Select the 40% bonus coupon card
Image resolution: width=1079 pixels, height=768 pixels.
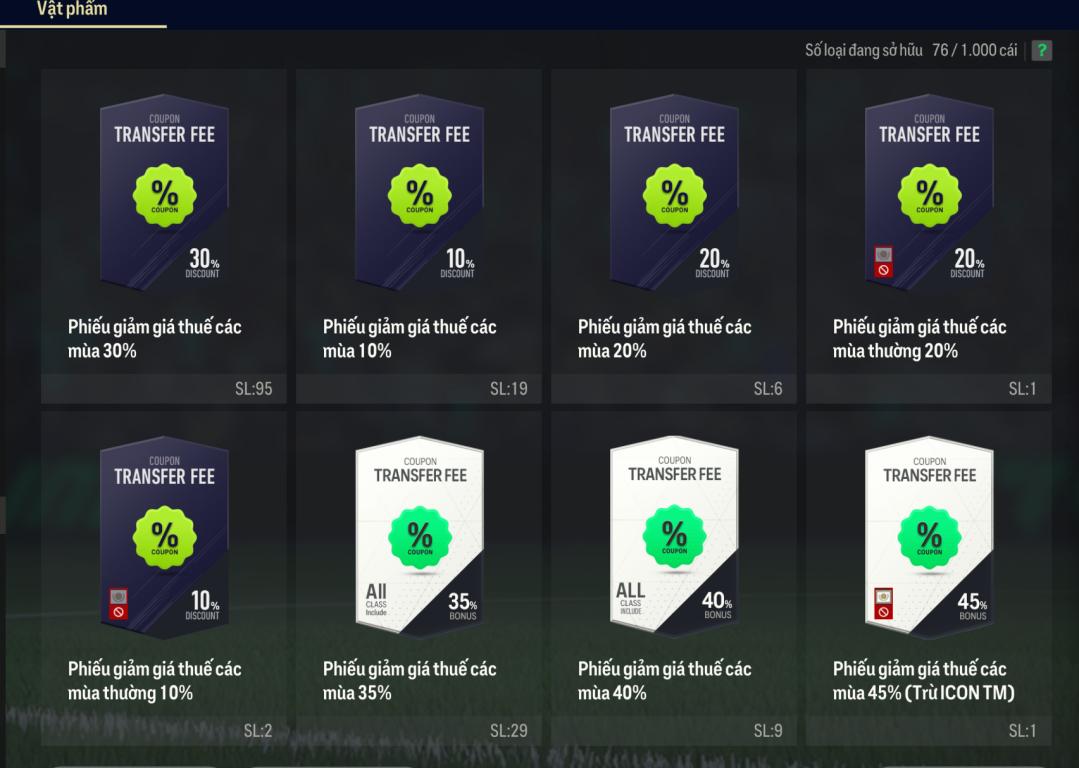click(674, 578)
